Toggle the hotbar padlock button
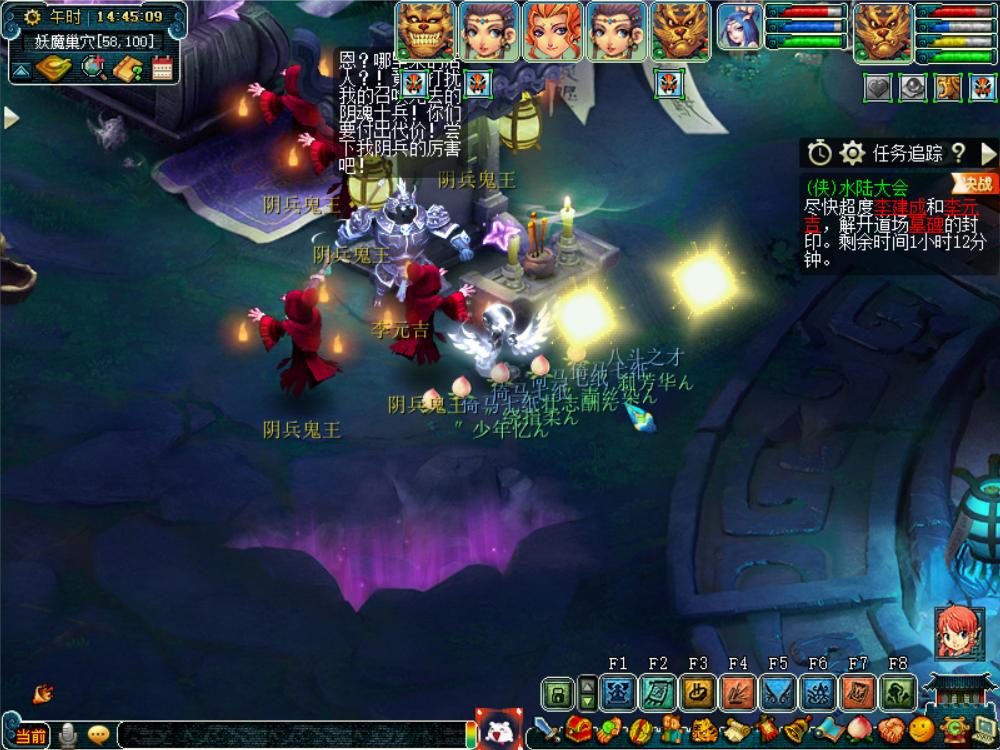Screen dimensions: 1000x750 tap(558, 692)
